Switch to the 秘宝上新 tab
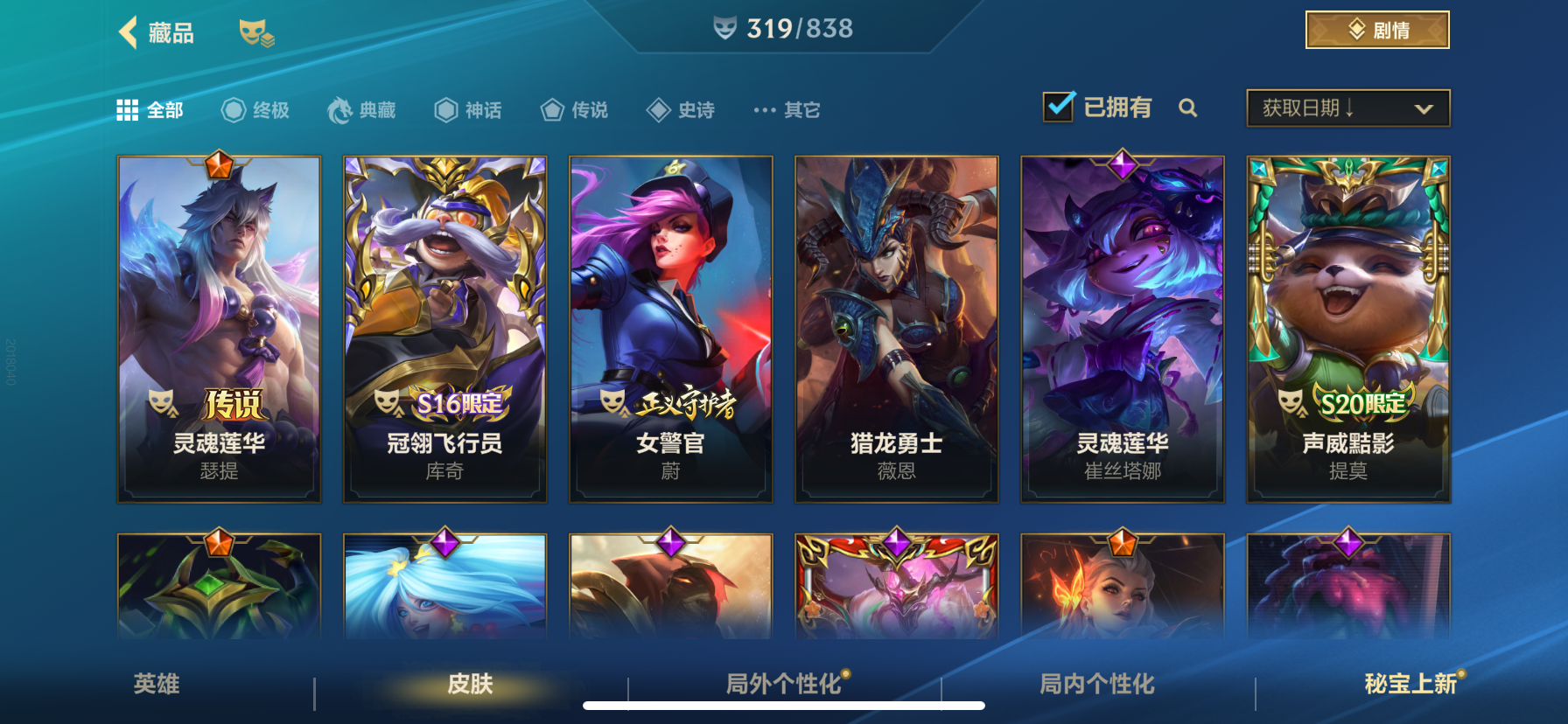The image size is (1568, 724). (x=1412, y=686)
